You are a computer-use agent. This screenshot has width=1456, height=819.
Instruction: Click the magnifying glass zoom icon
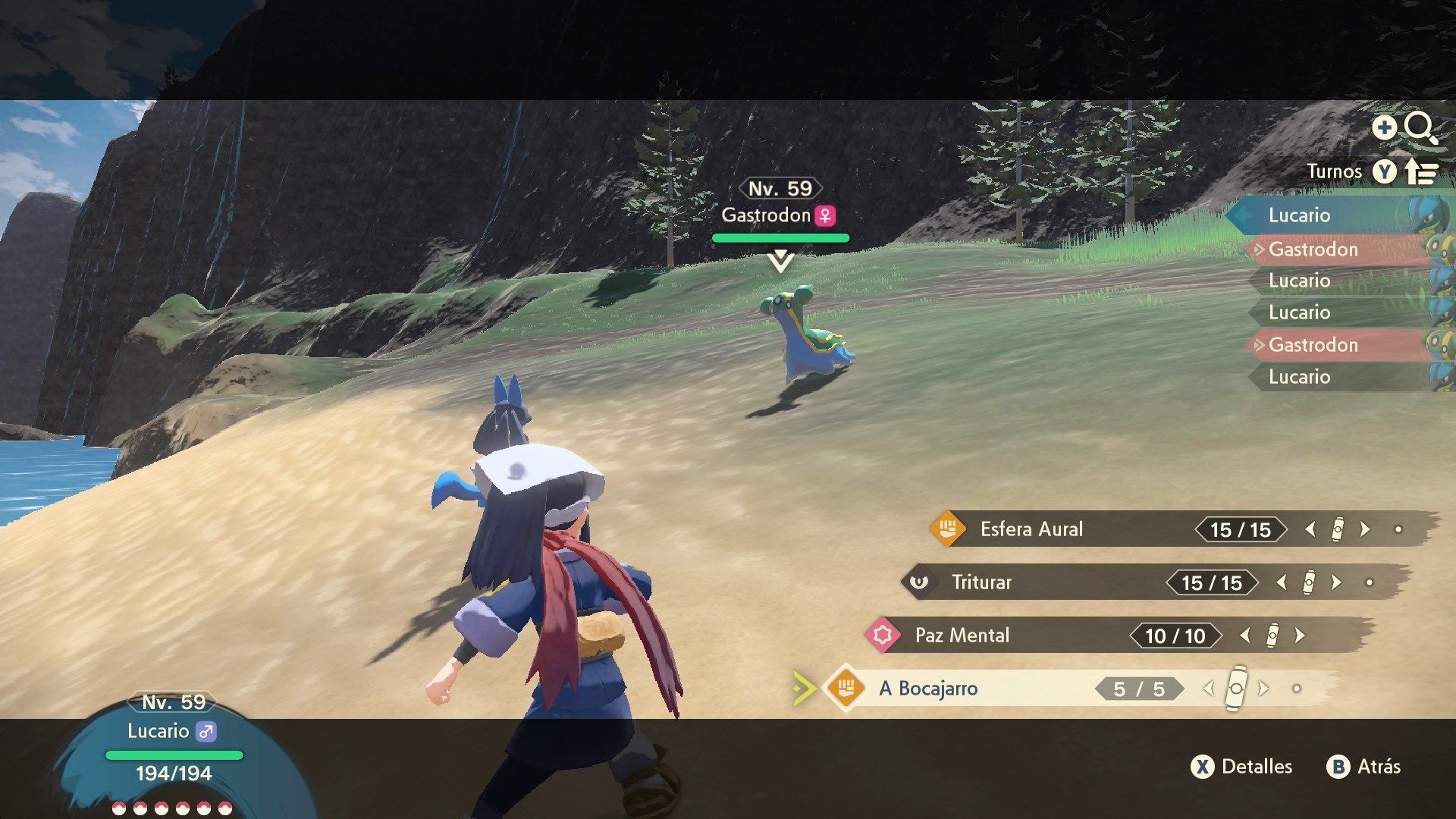point(1419,127)
